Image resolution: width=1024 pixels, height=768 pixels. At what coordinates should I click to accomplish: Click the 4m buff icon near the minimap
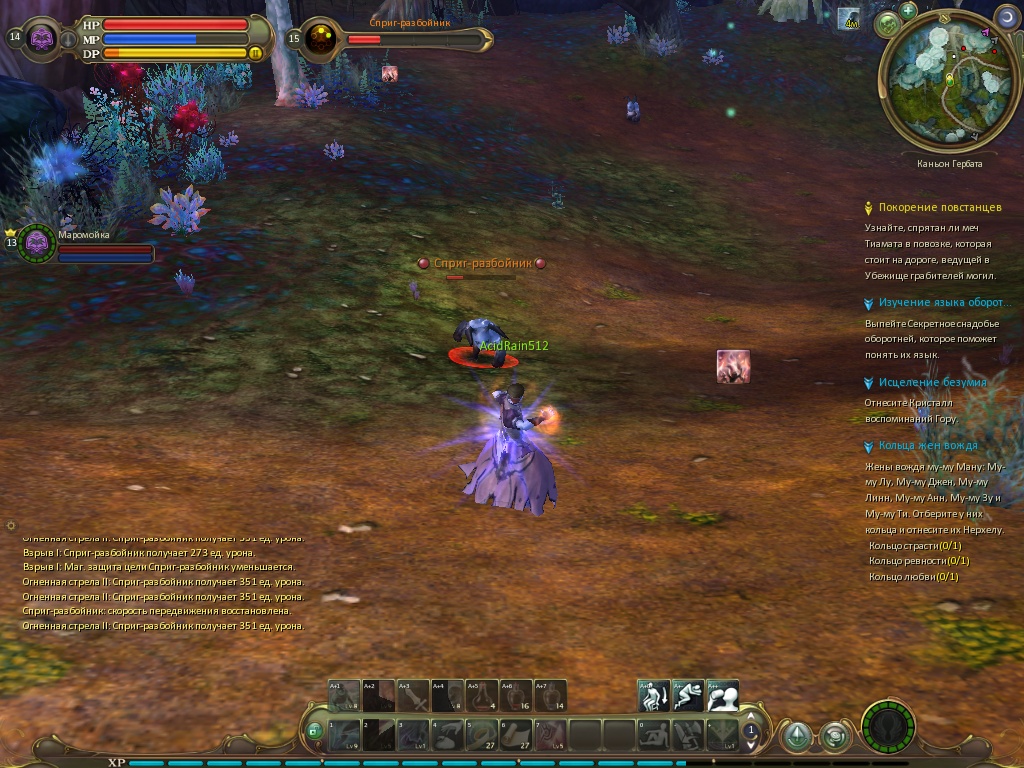tap(849, 19)
